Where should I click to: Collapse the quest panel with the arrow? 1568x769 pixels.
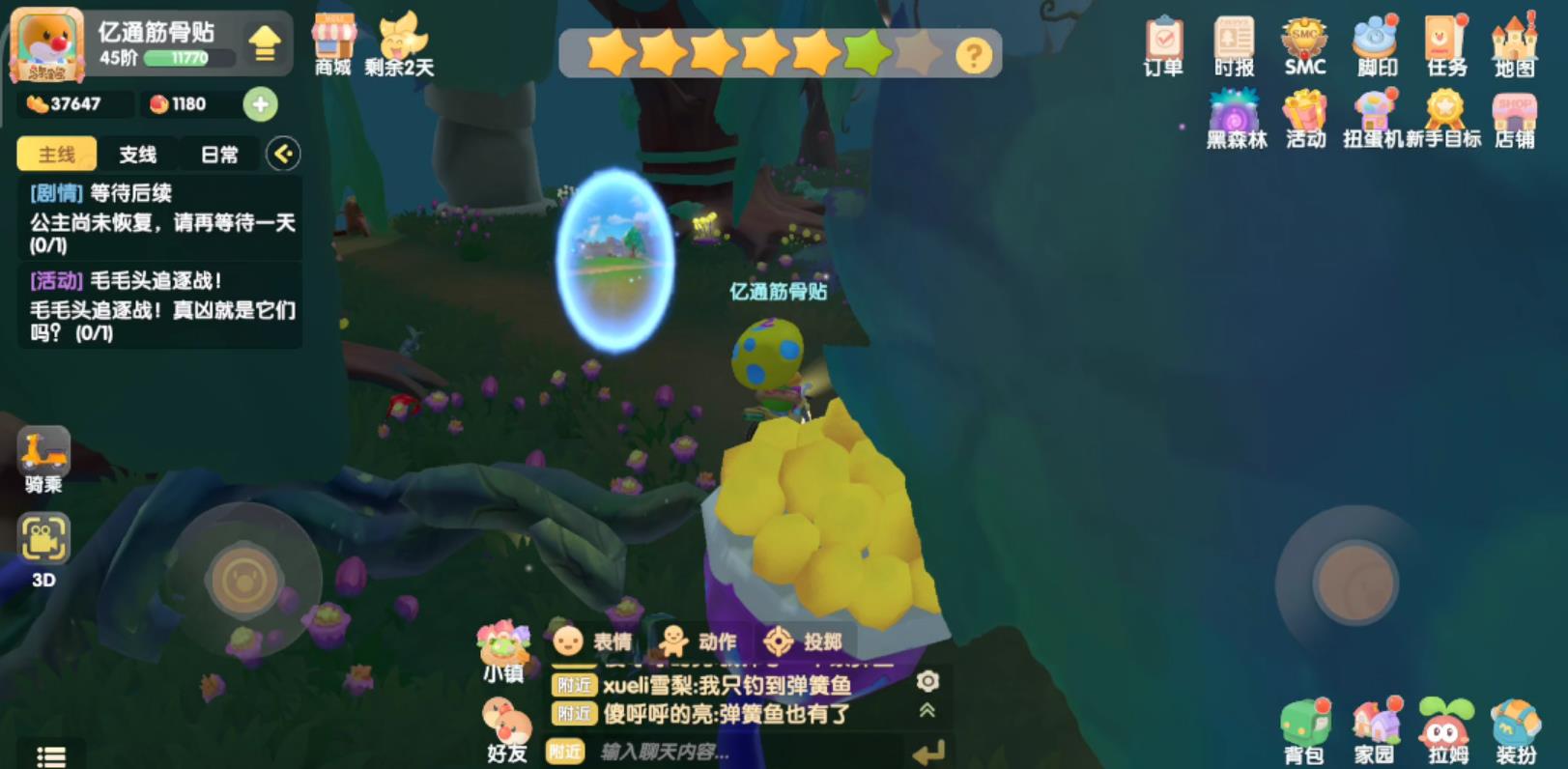(x=282, y=154)
